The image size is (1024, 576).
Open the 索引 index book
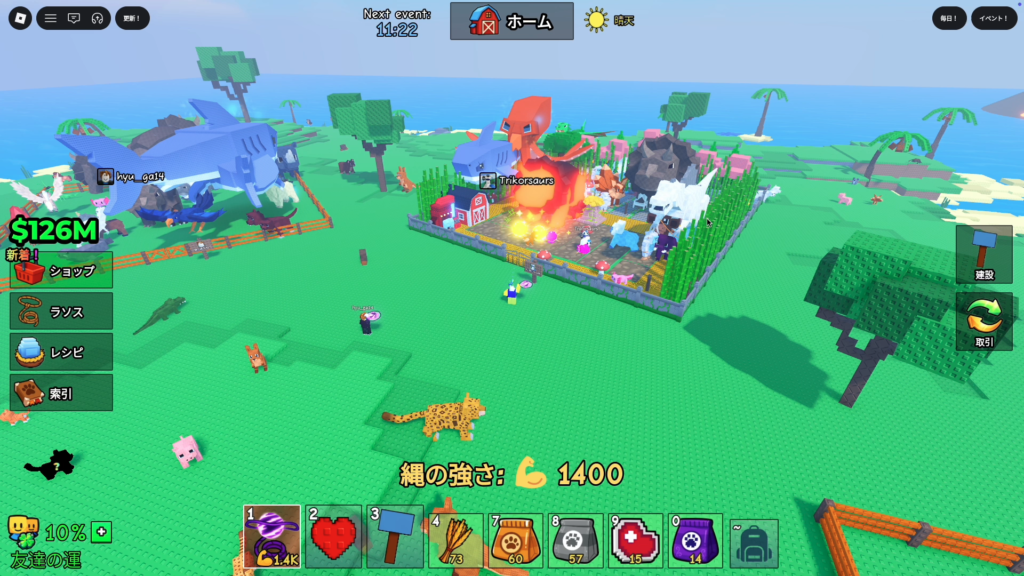point(62,393)
